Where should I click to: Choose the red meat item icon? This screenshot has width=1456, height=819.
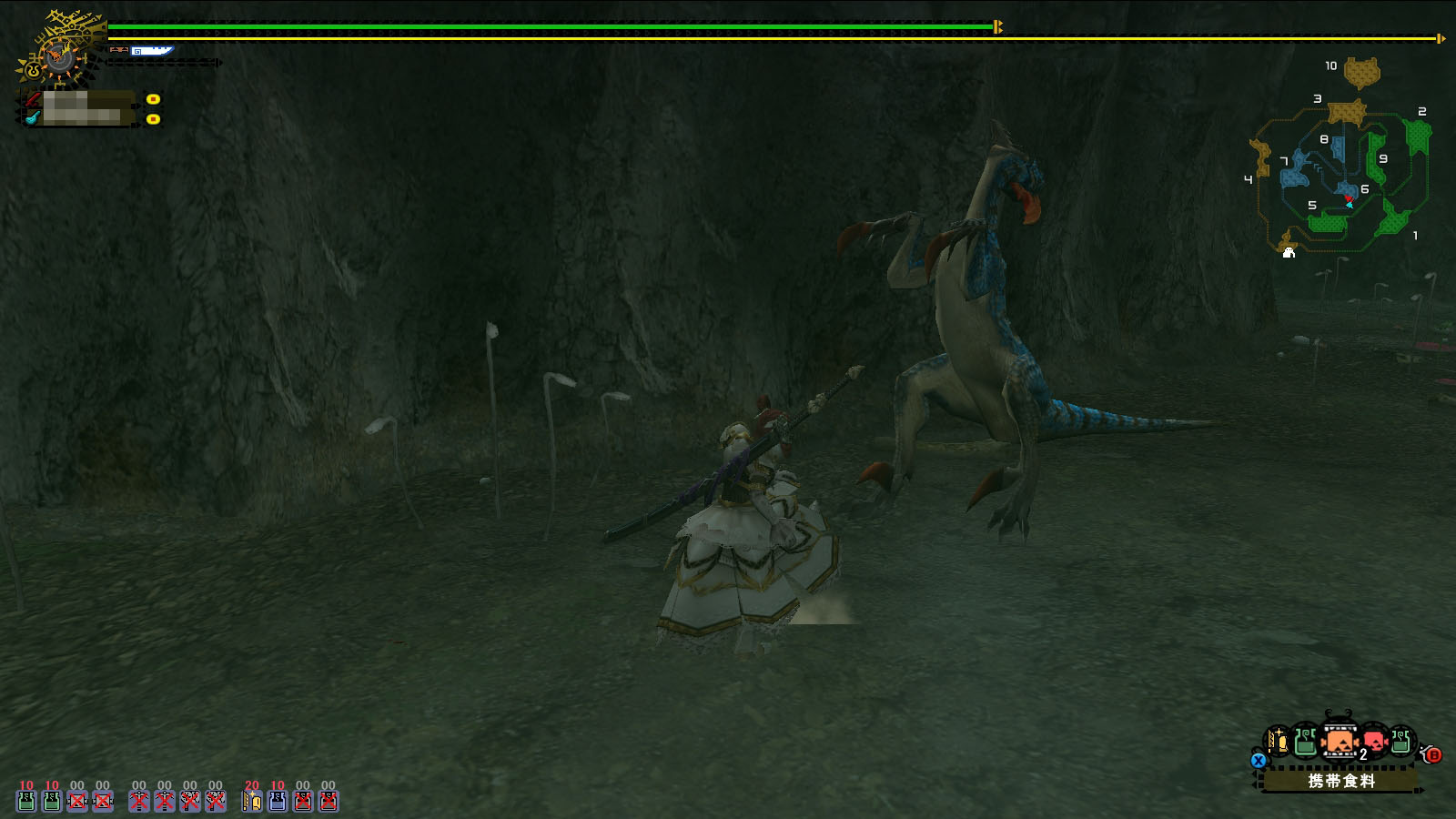pos(1374,742)
